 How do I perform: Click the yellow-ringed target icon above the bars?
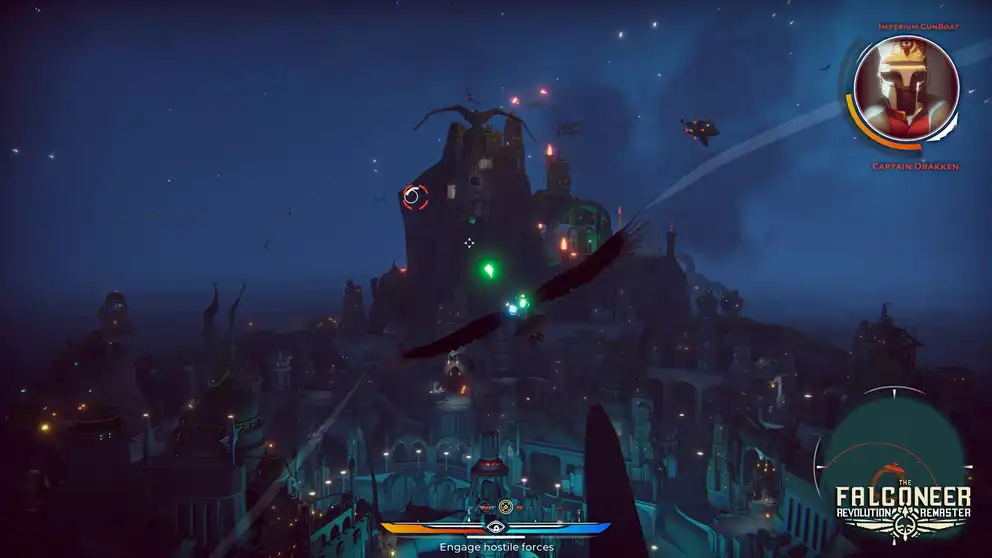point(505,507)
